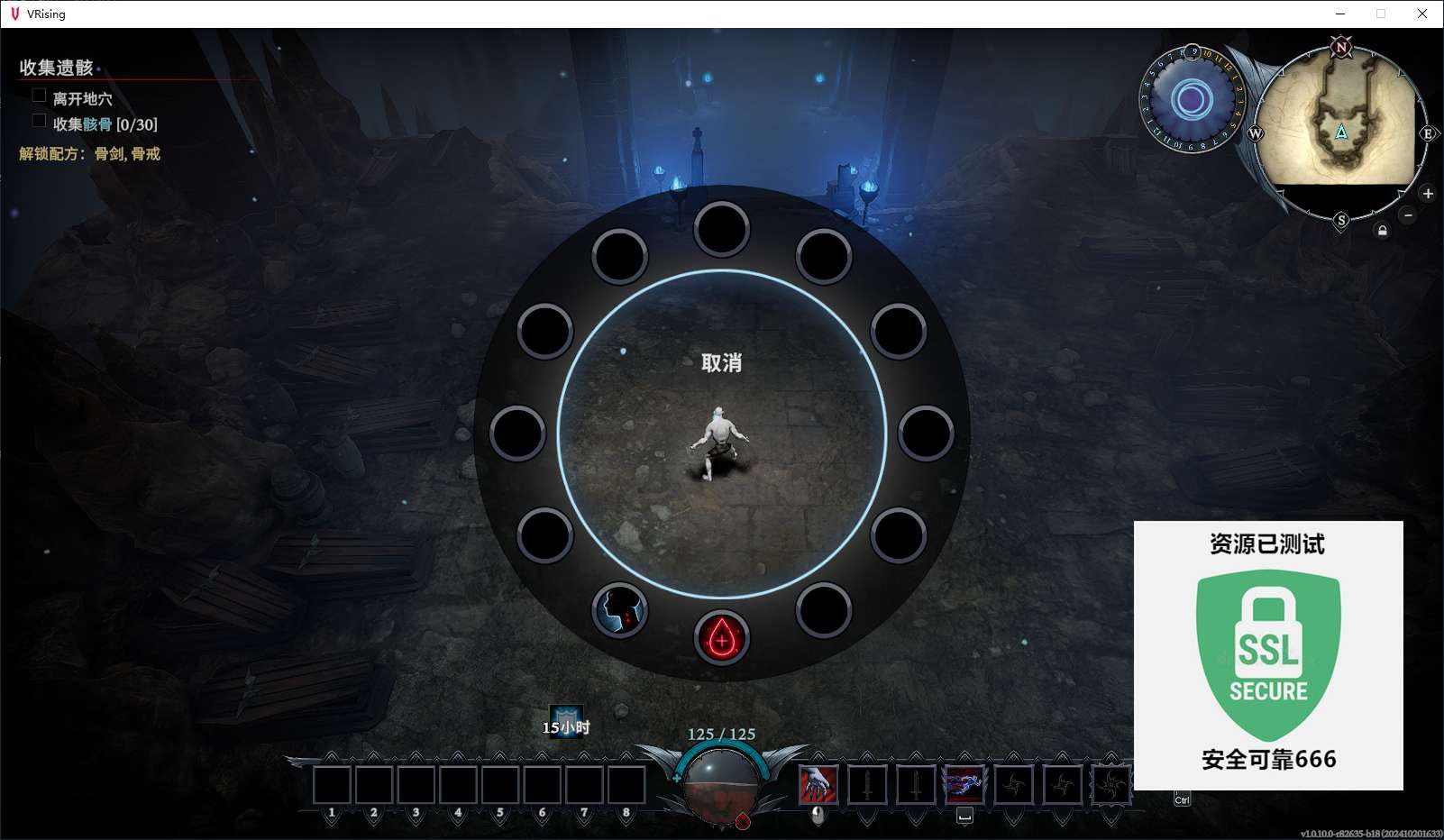
Task: Click the blood orb in the HUD
Action: pos(721,784)
